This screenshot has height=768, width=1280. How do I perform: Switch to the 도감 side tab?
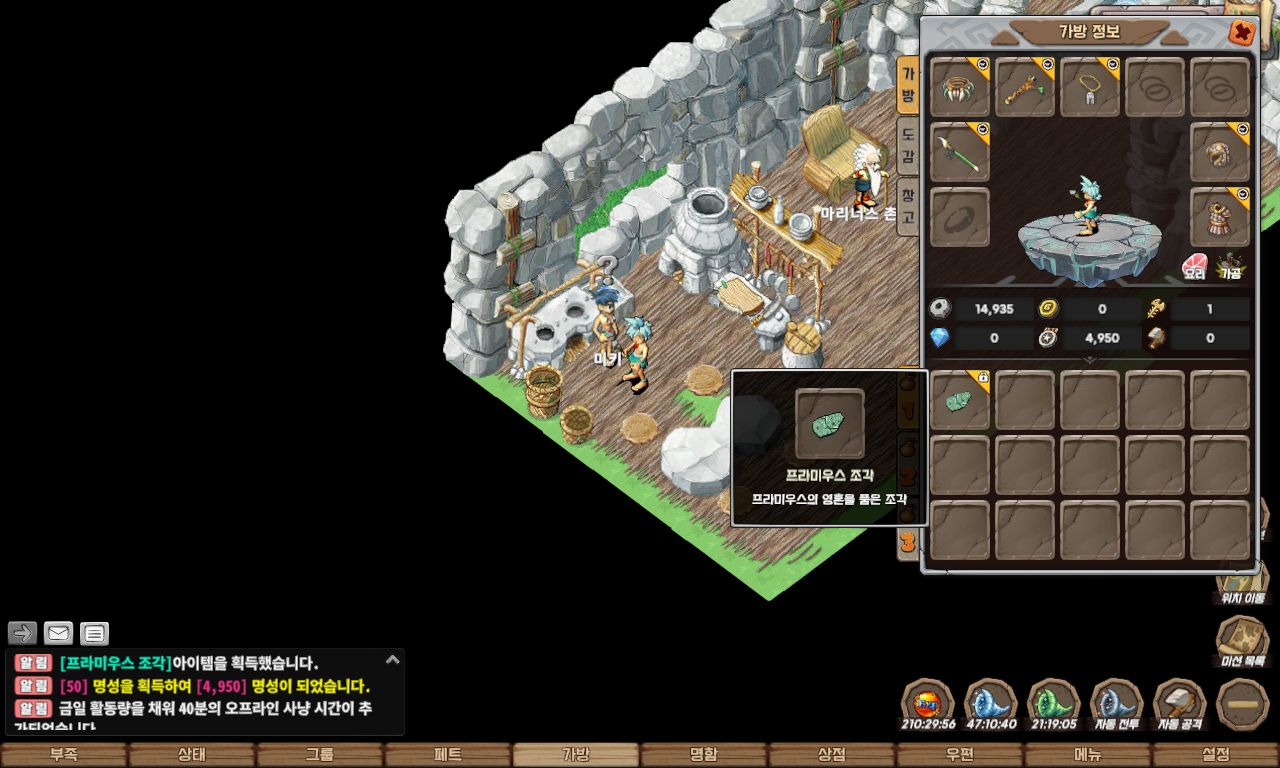pos(907,145)
